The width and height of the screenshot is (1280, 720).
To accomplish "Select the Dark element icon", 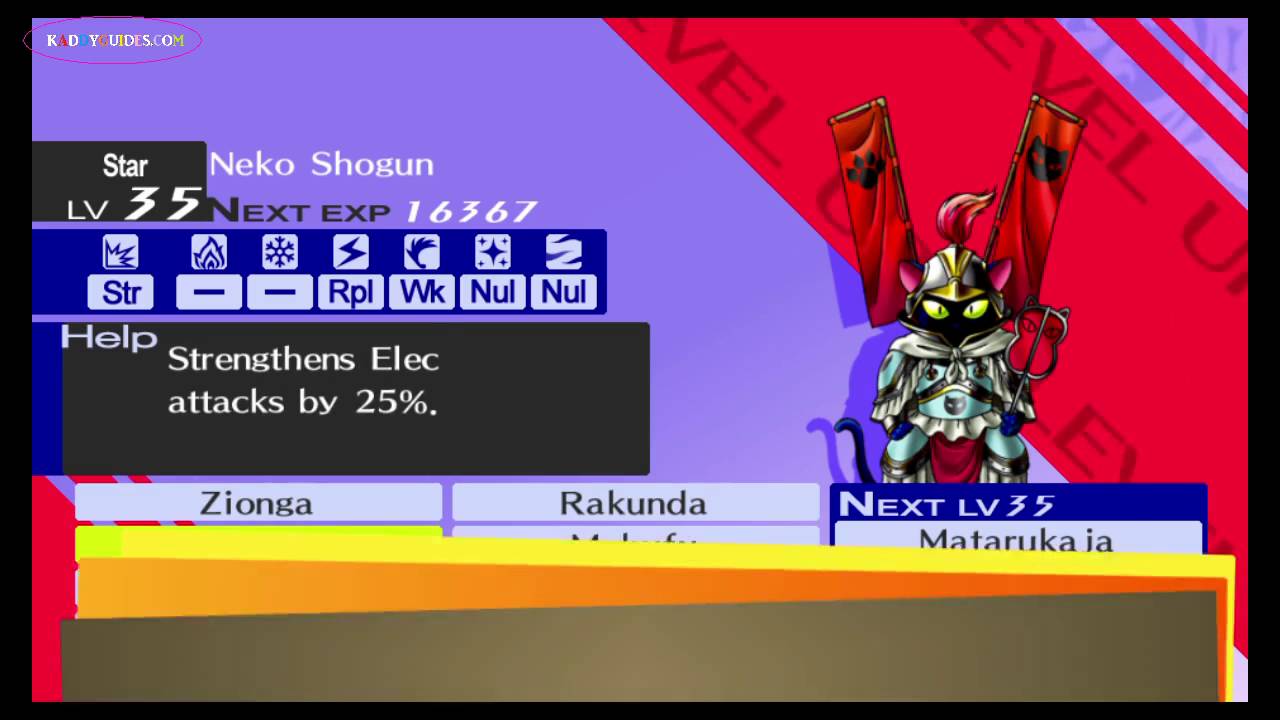I will click(x=563, y=252).
